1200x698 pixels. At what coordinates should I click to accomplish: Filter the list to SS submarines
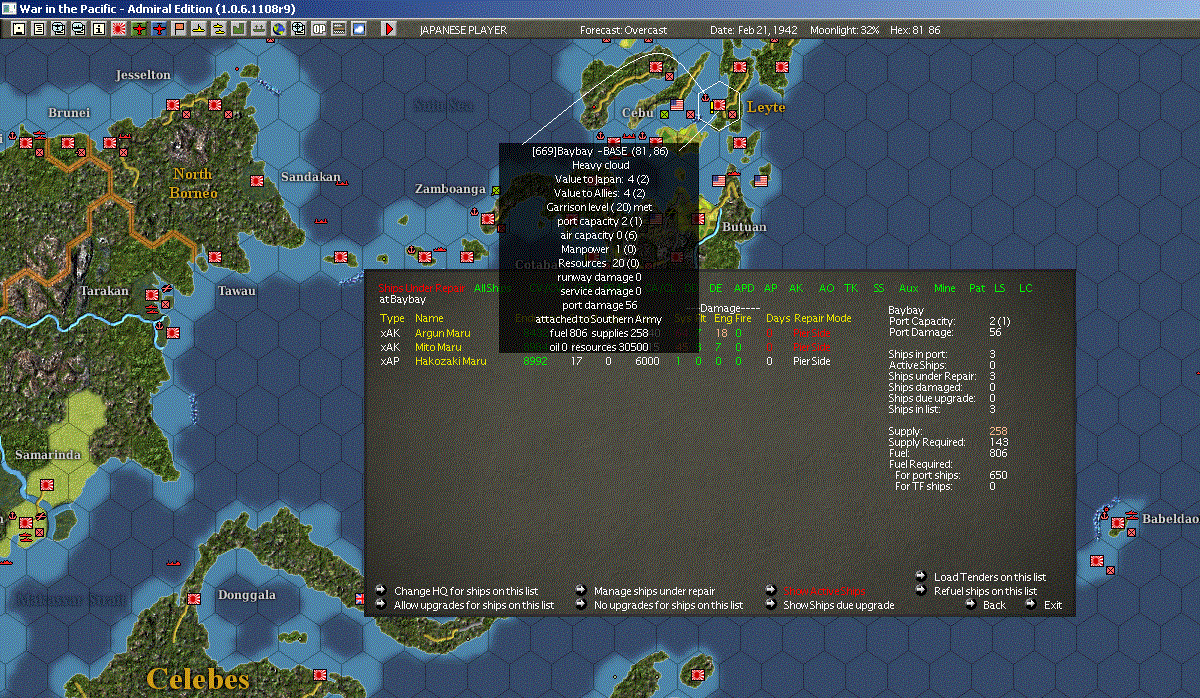click(x=879, y=288)
